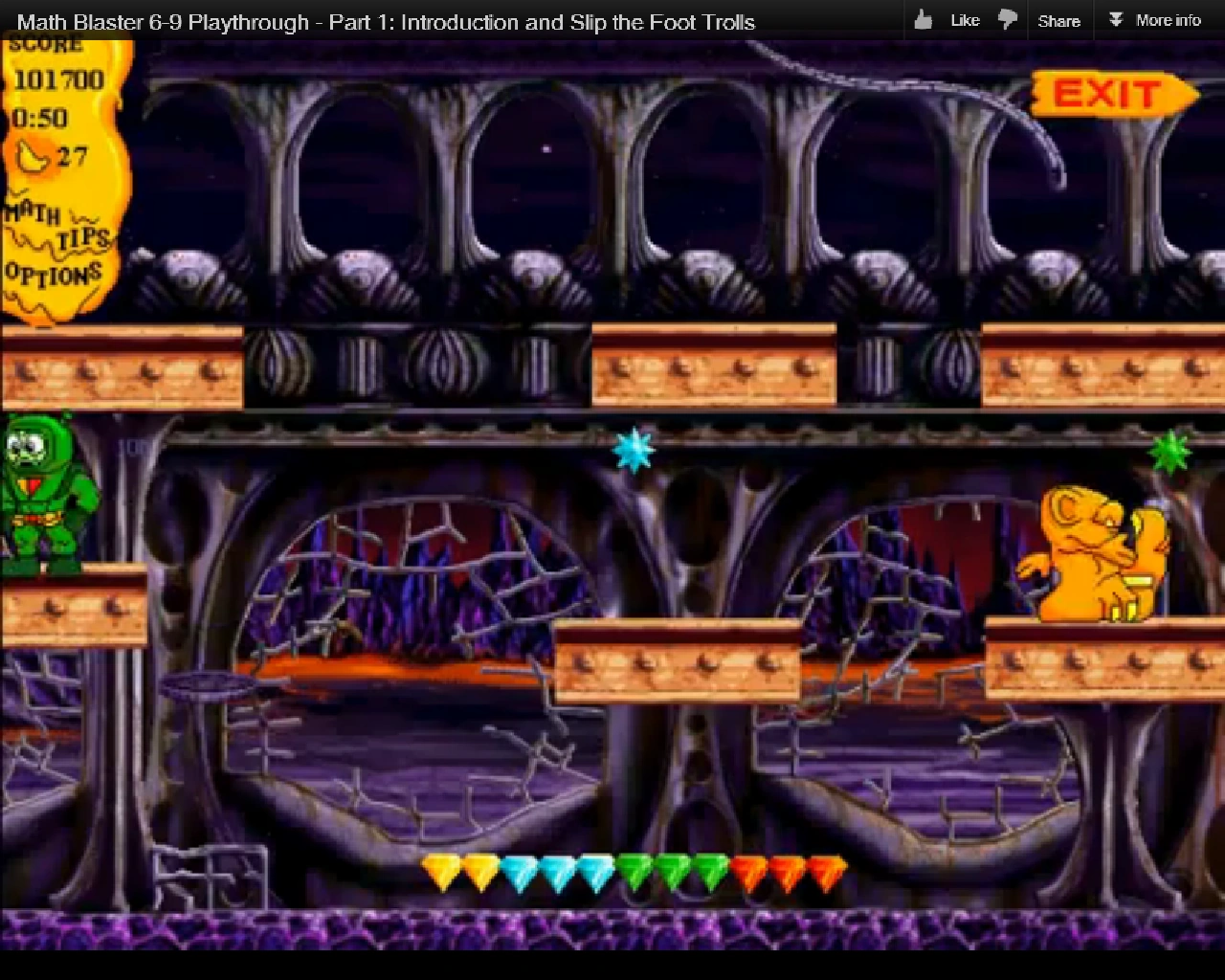Click the EXIT sign
Image resolution: width=1225 pixels, height=980 pixels.
[1108, 95]
